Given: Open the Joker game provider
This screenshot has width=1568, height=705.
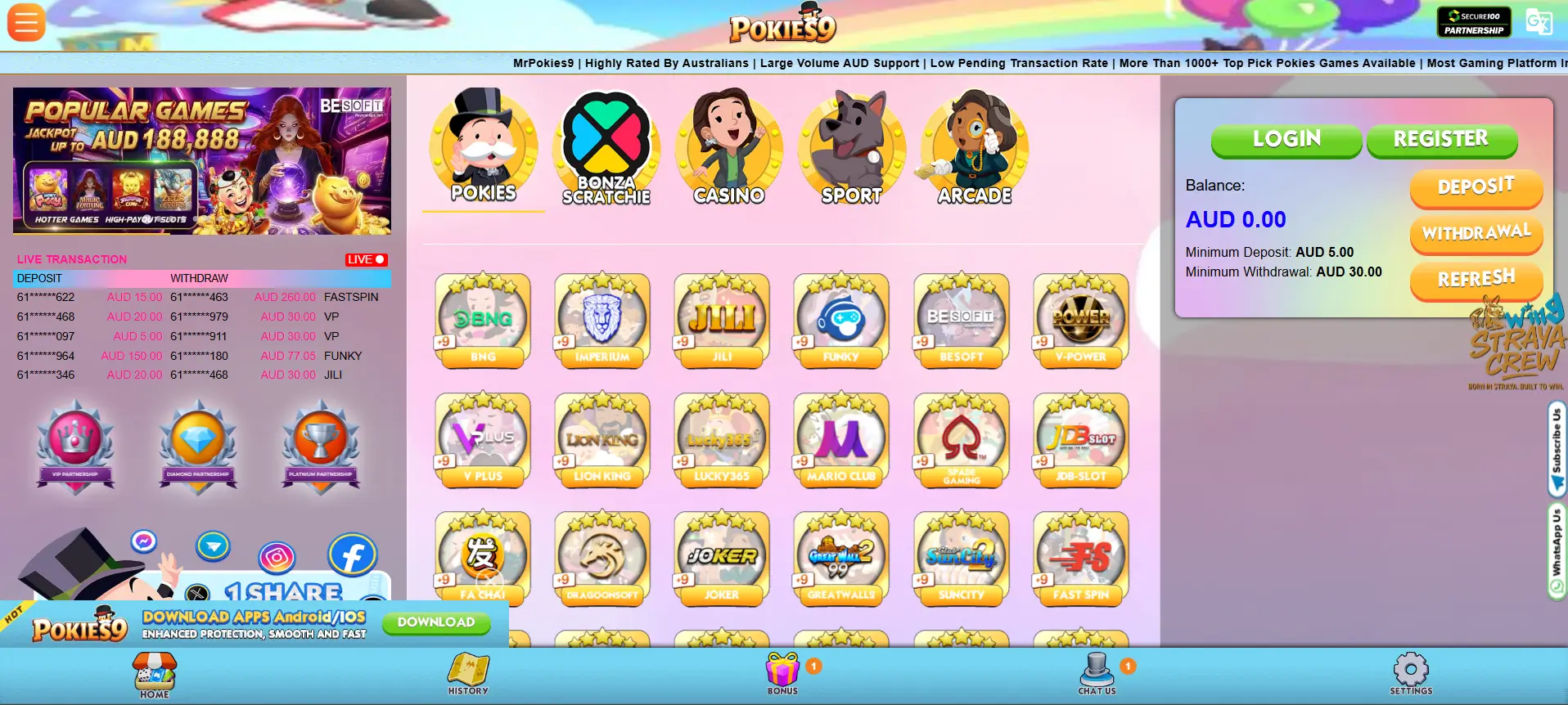Looking at the screenshot, I should click(721, 558).
